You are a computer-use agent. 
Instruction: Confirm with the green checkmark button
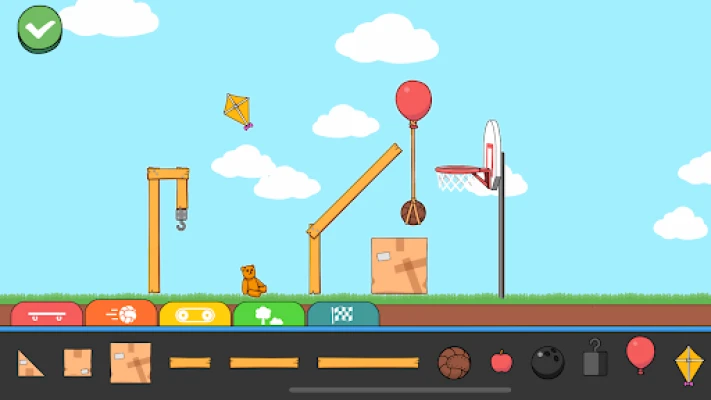click(40, 28)
